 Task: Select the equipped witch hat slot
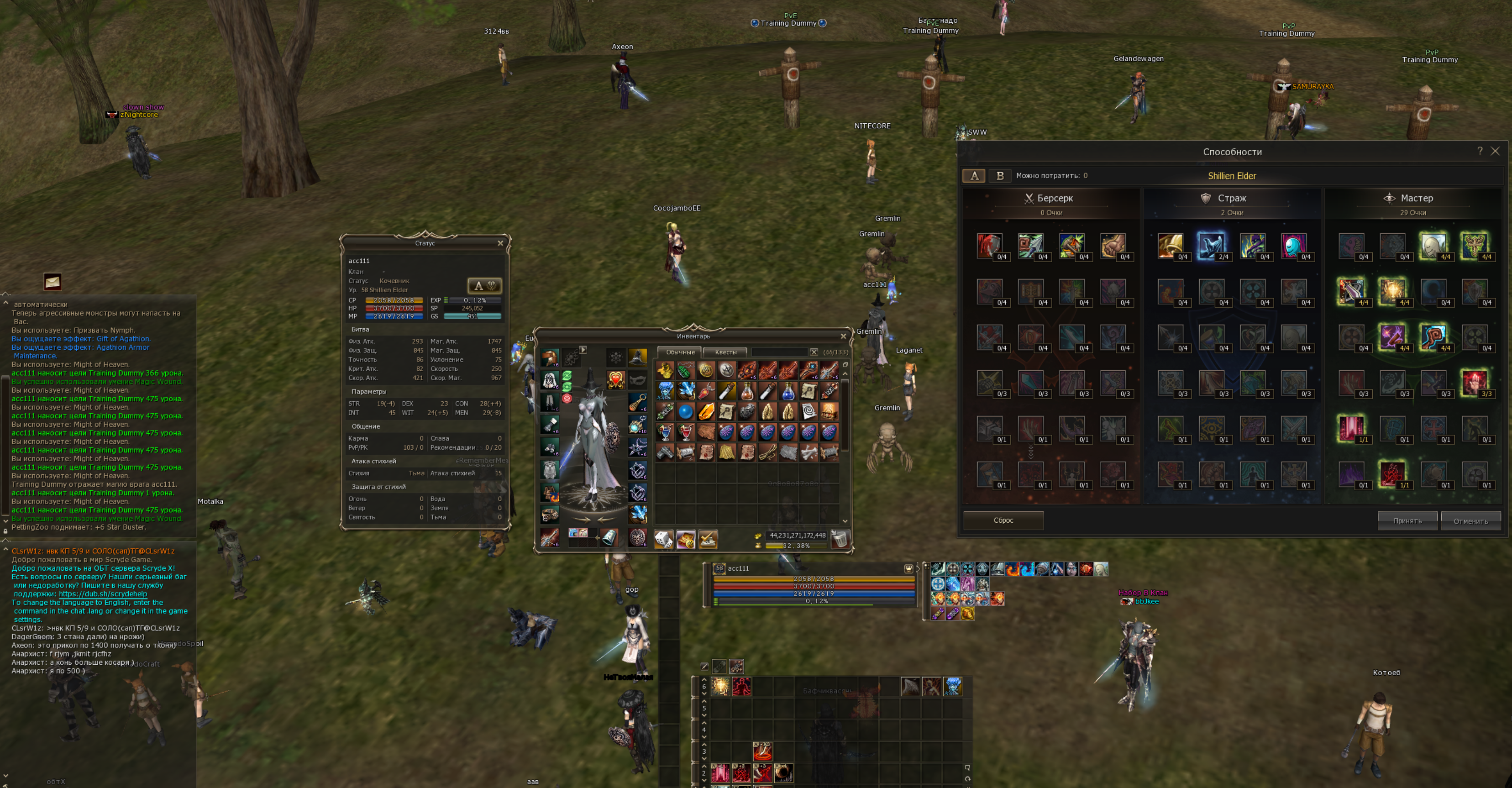(x=637, y=357)
